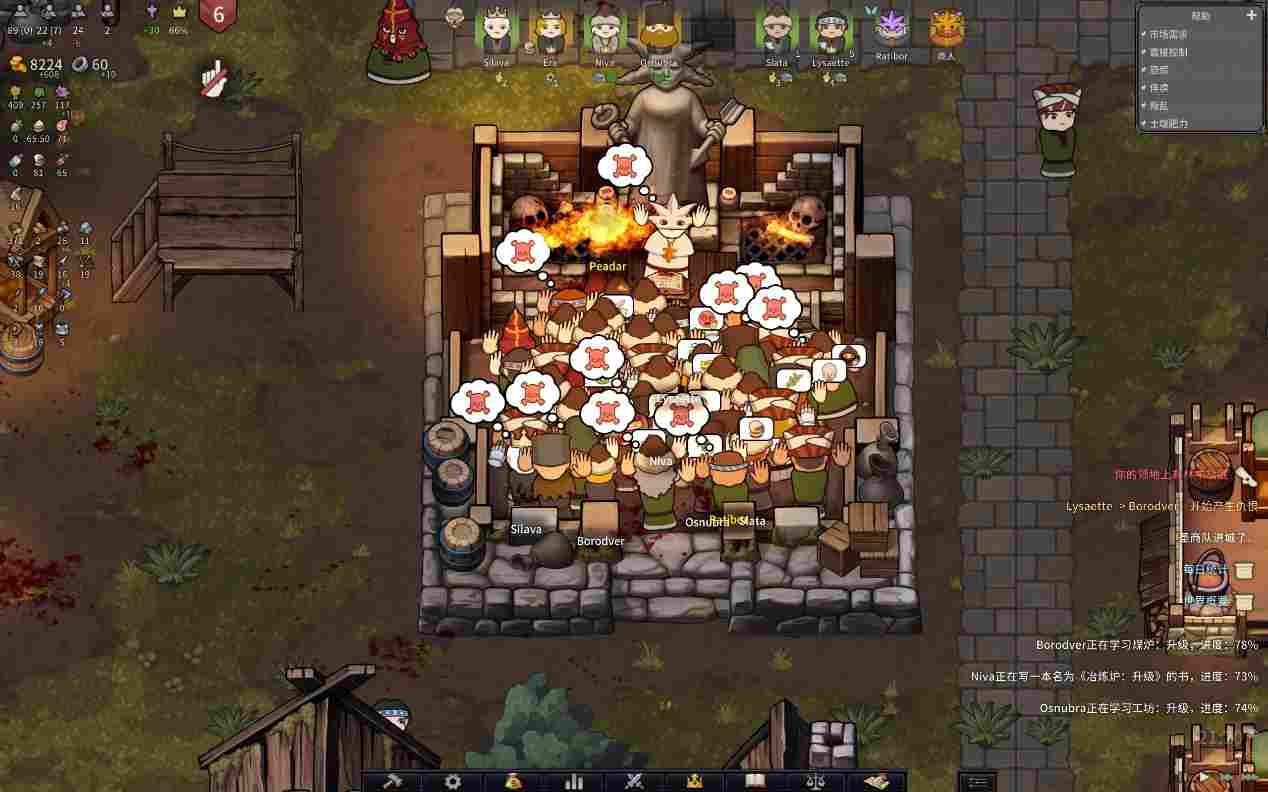Select the purple Ratibor portrait
Viewport: 1268px width, 792px height.
coord(890,30)
